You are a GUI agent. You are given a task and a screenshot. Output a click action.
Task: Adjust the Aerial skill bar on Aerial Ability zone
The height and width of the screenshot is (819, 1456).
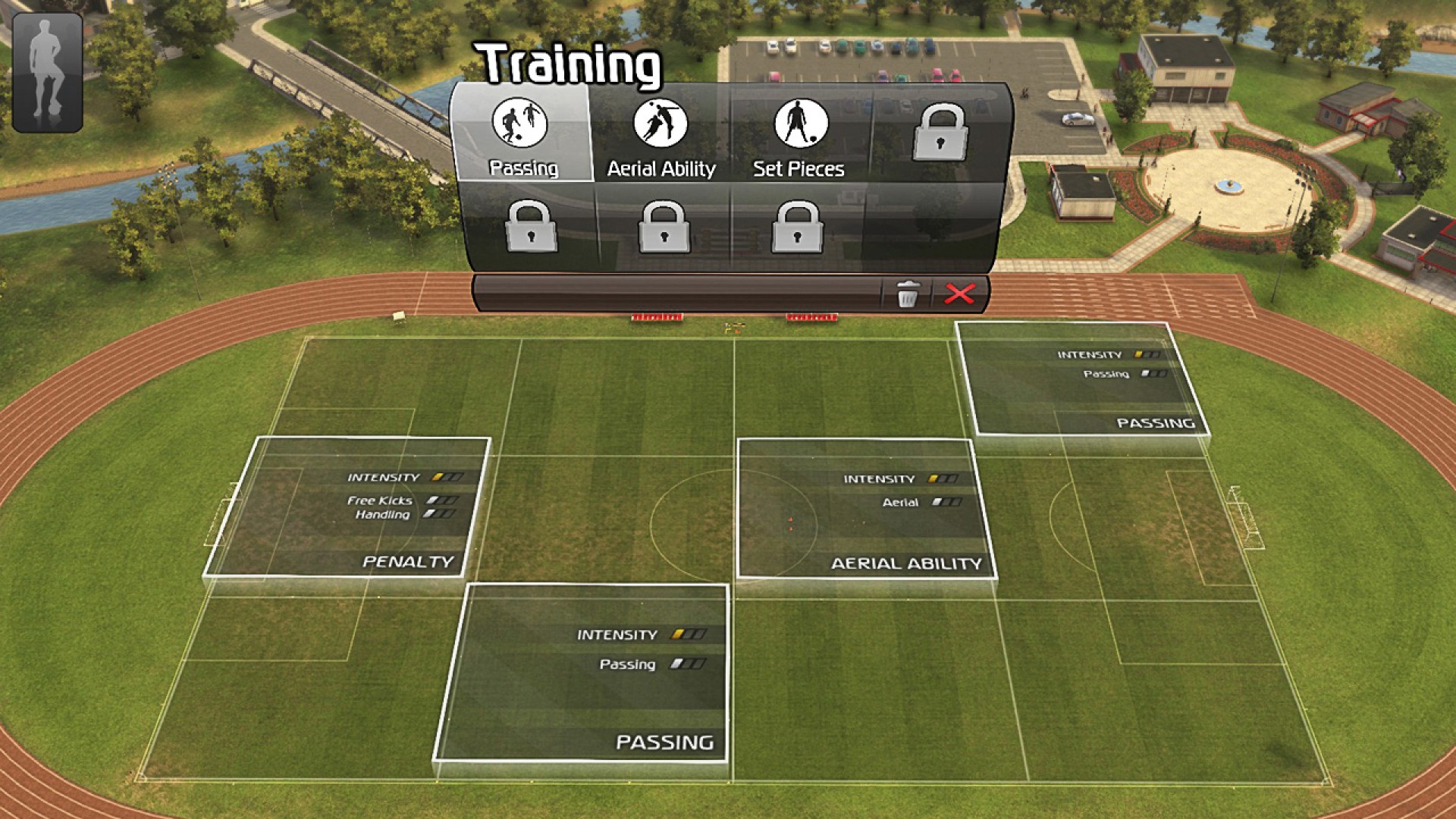[x=947, y=501]
